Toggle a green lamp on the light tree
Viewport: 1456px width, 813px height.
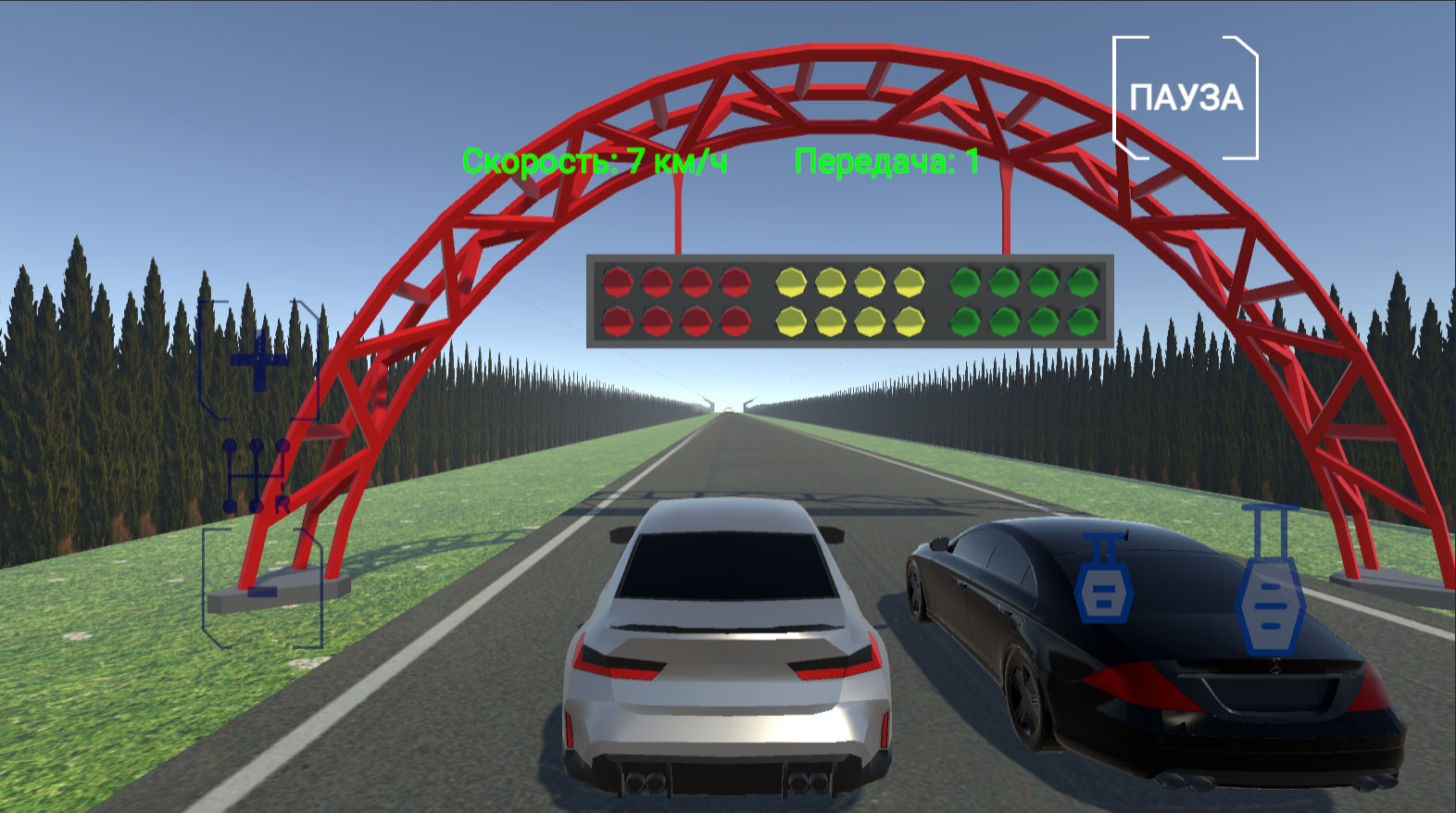tap(964, 282)
